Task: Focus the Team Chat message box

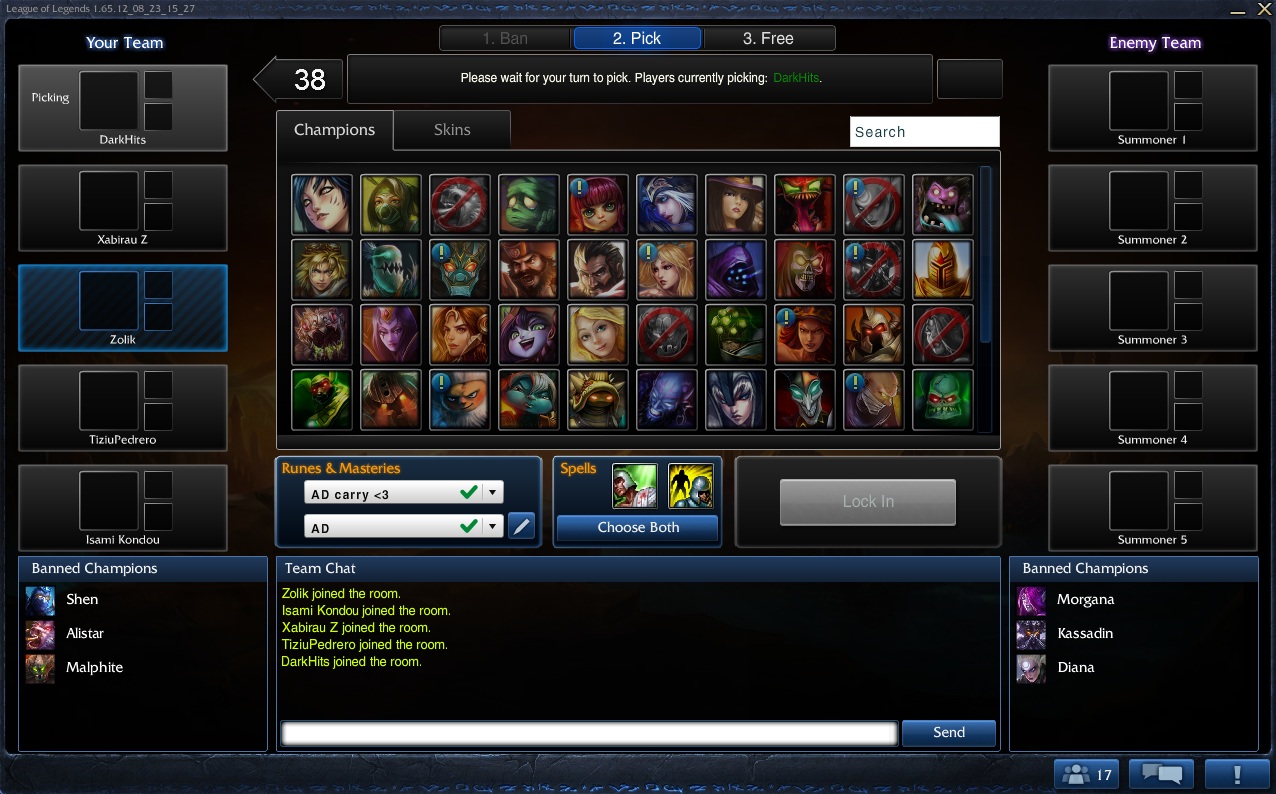Action: click(x=588, y=733)
